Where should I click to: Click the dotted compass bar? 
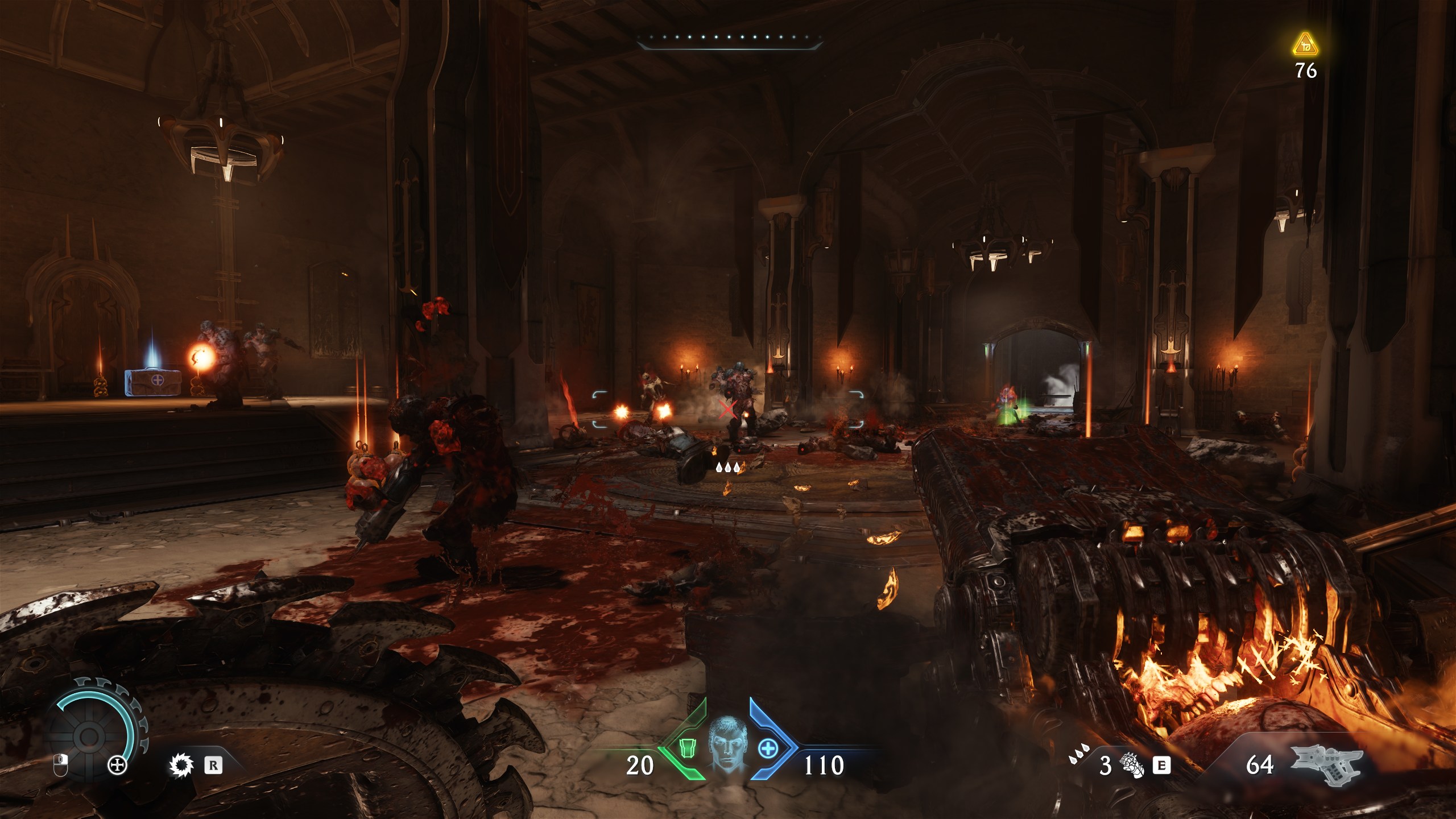pos(729,39)
